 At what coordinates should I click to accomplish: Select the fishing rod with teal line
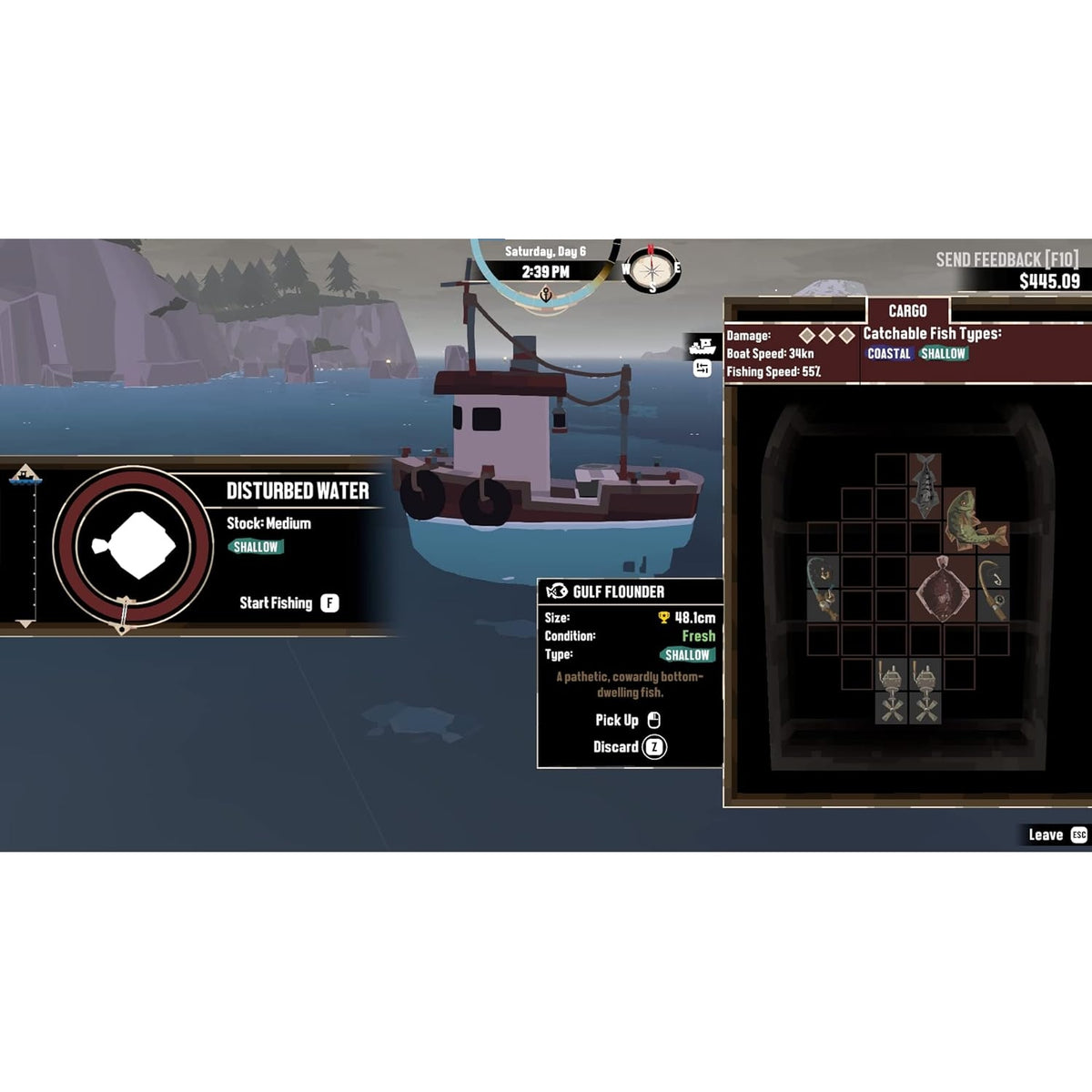[823, 589]
